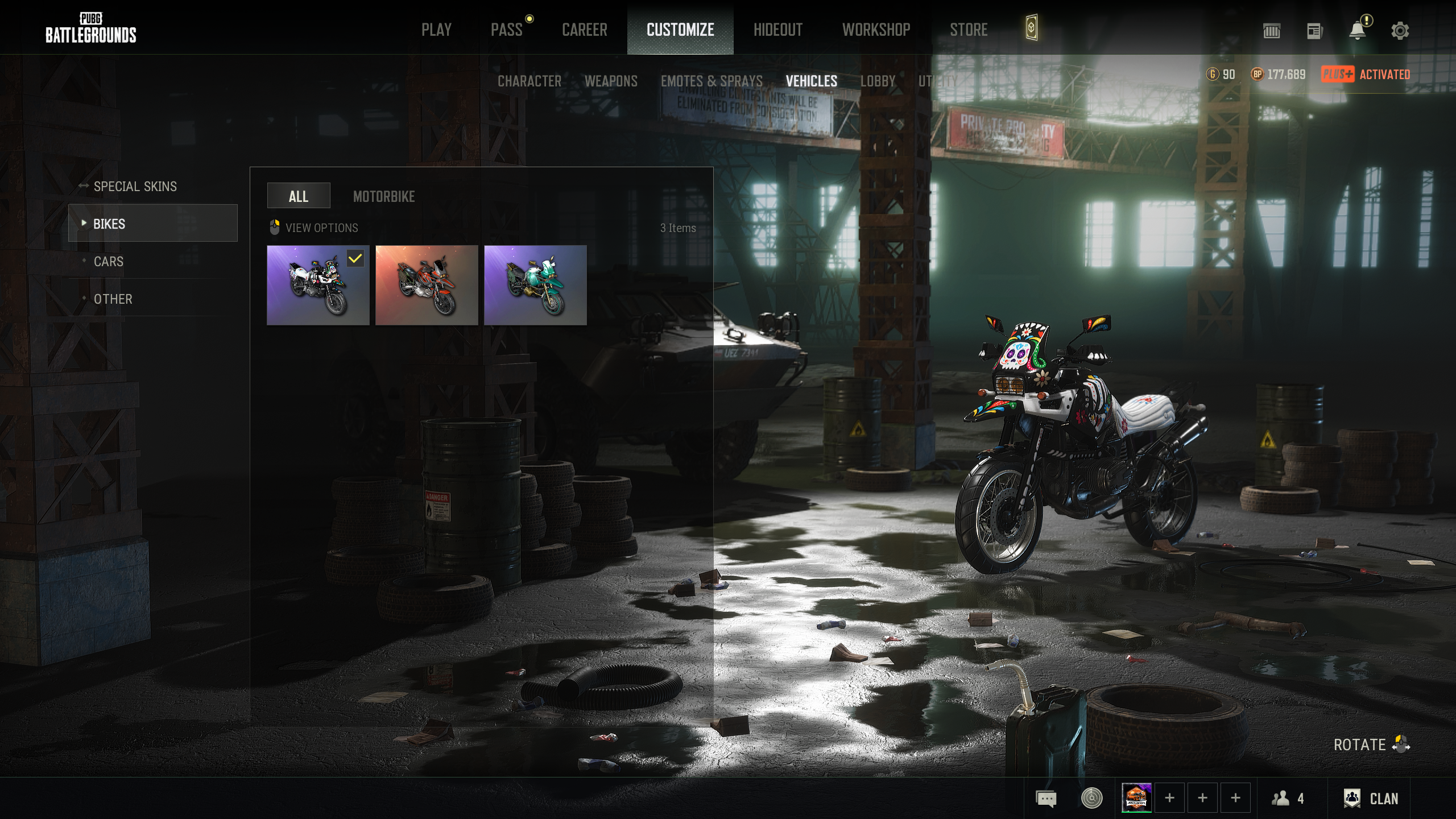Check the notification bell
The width and height of the screenshot is (1456, 819).
pyautogui.click(x=1358, y=31)
